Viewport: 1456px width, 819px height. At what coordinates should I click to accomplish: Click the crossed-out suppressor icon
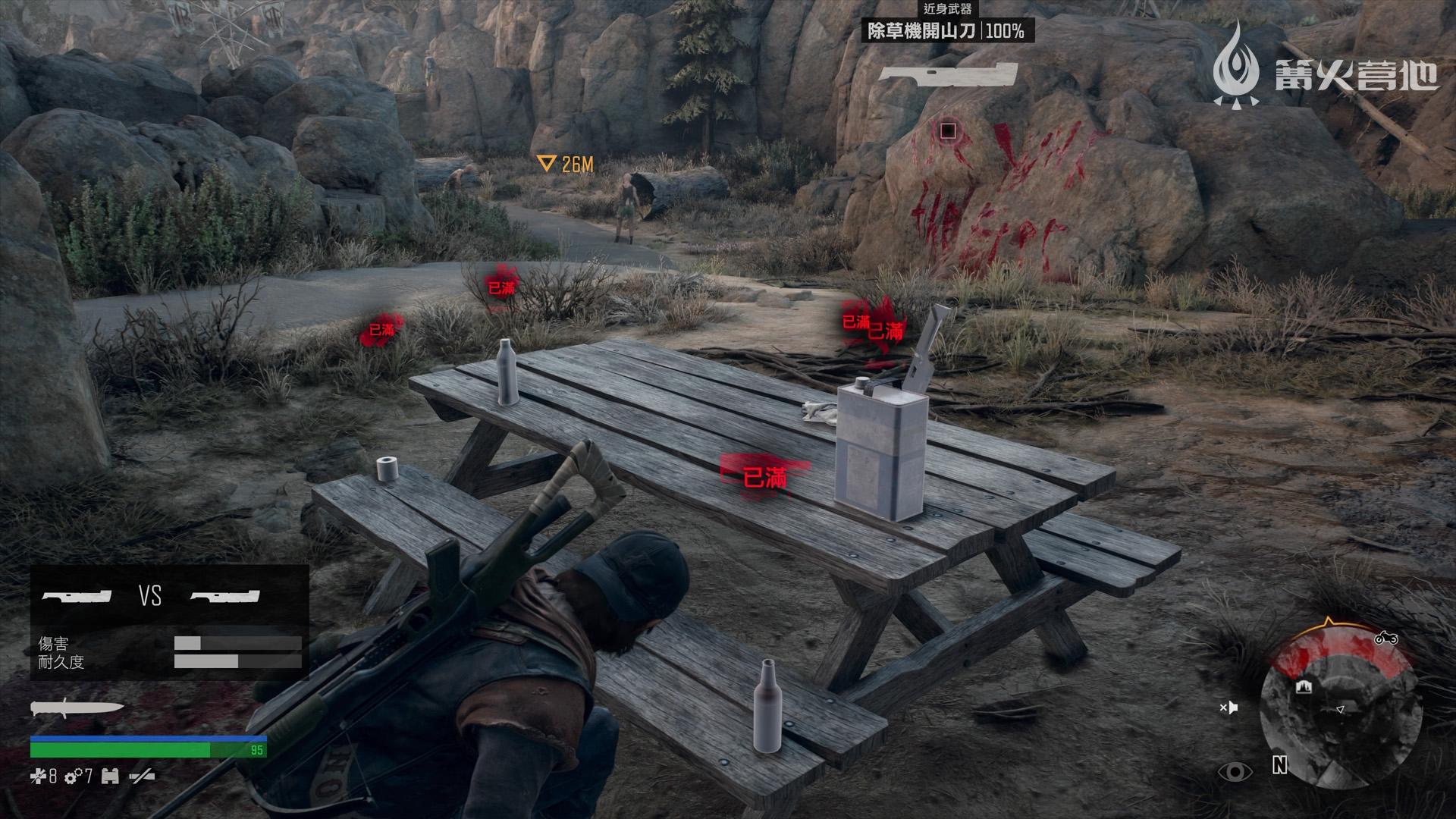coord(143,777)
